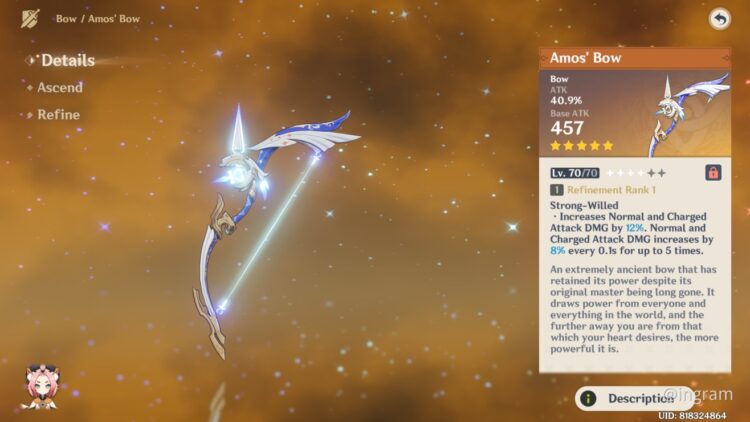The height and width of the screenshot is (422, 750).
Task: Switch to the Ascend tab
Action: tap(60, 88)
